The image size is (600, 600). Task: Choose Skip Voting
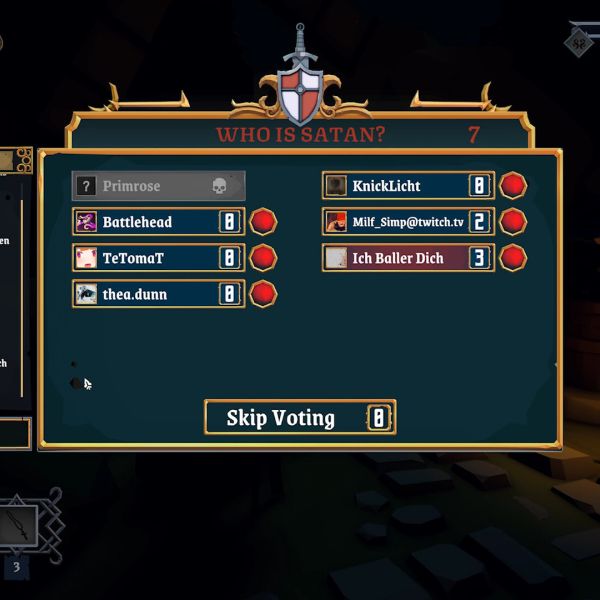coord(299,417)
